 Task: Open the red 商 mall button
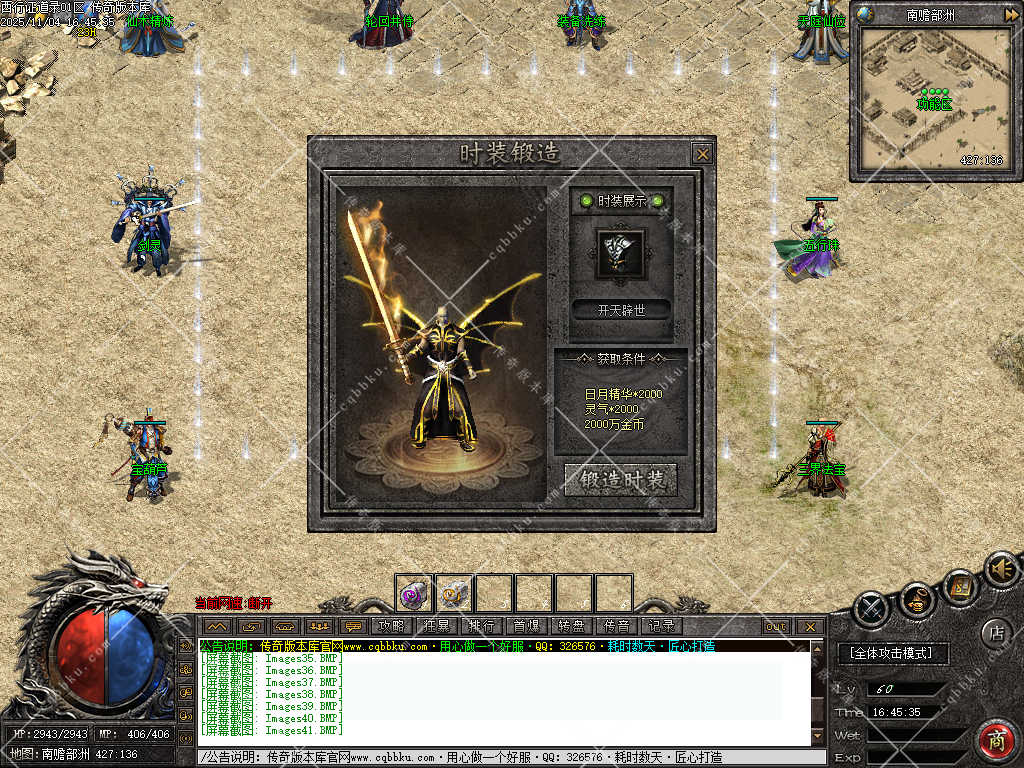click(996, 740)
